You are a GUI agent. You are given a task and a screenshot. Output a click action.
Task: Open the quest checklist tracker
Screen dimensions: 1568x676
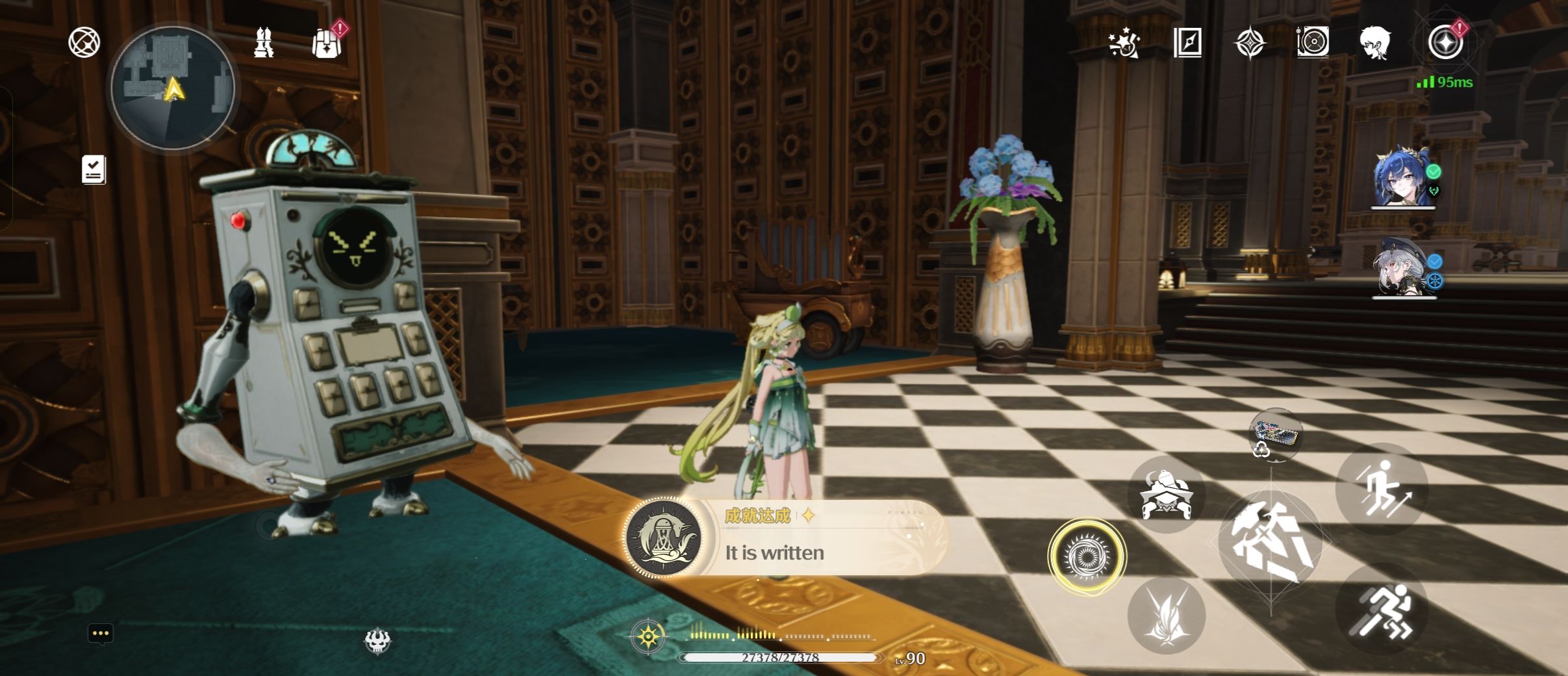pyautogui.click(x=94, y=170)
